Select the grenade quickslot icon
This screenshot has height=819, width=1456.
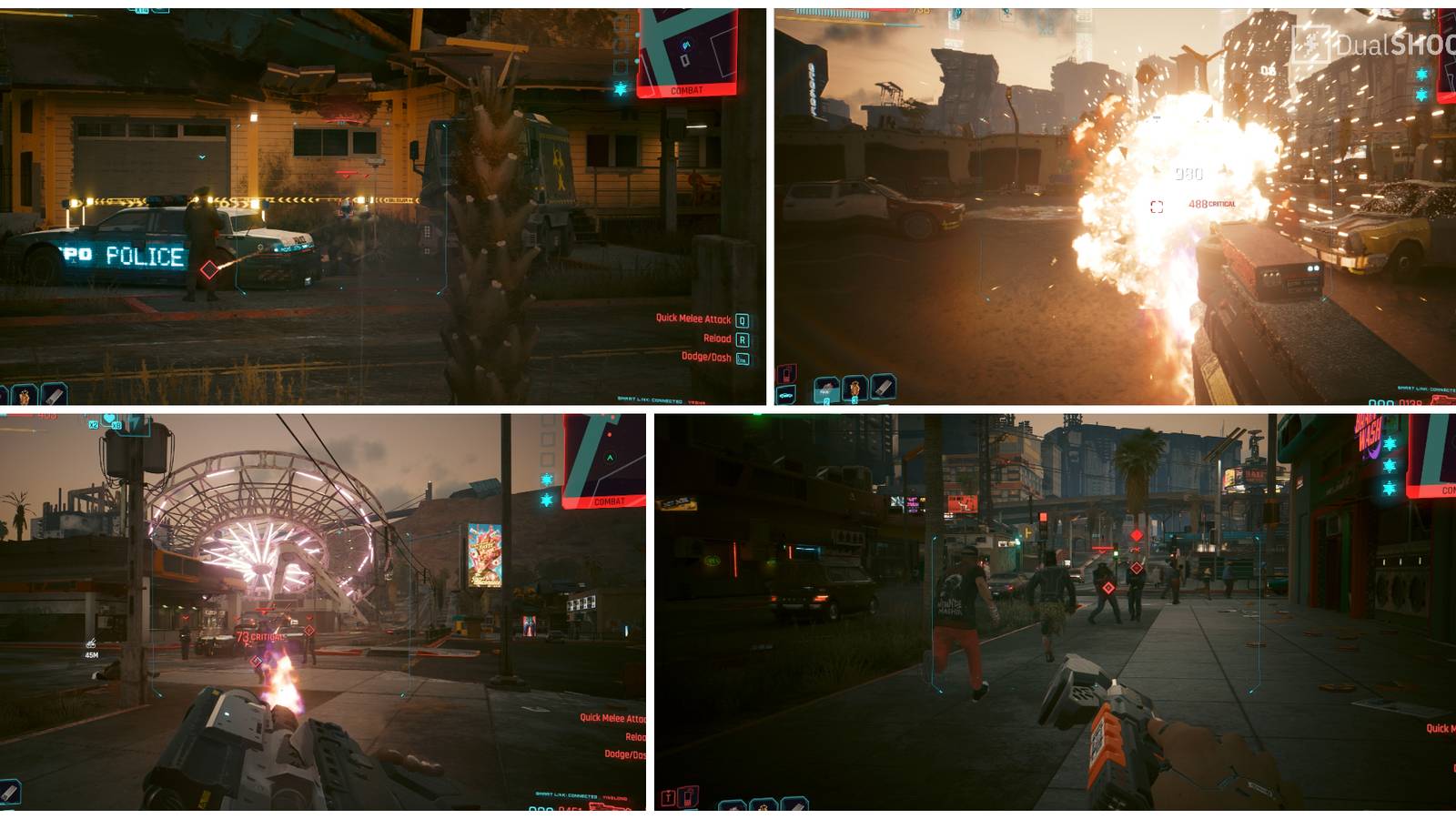854,389
